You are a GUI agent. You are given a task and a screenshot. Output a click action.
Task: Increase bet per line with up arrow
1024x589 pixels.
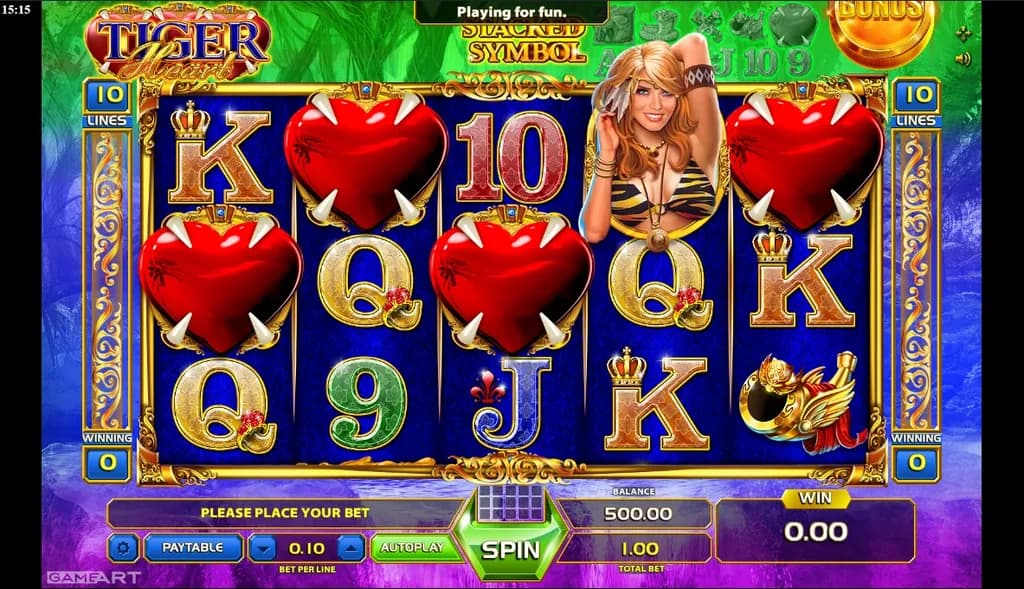pos(351,547)
